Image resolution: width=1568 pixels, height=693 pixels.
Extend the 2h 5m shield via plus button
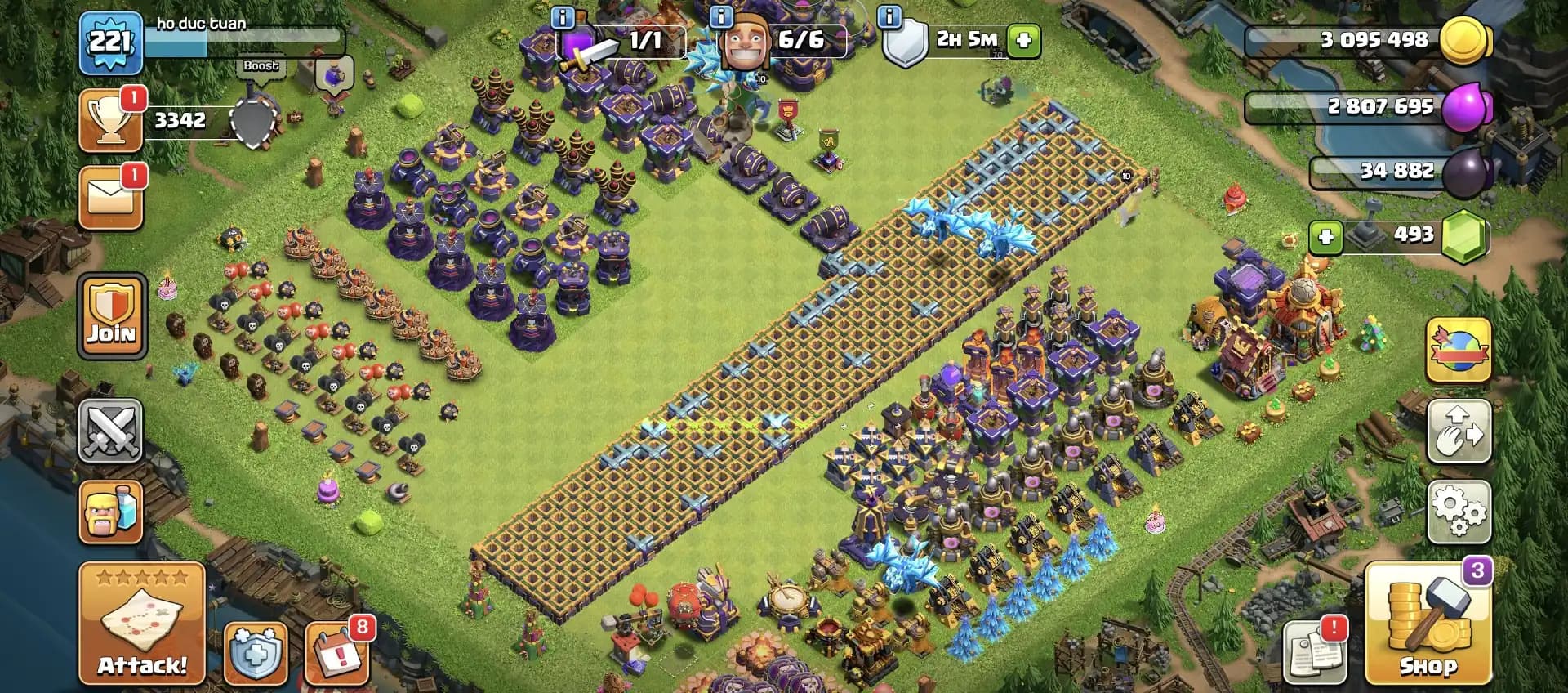(1026, 38)
